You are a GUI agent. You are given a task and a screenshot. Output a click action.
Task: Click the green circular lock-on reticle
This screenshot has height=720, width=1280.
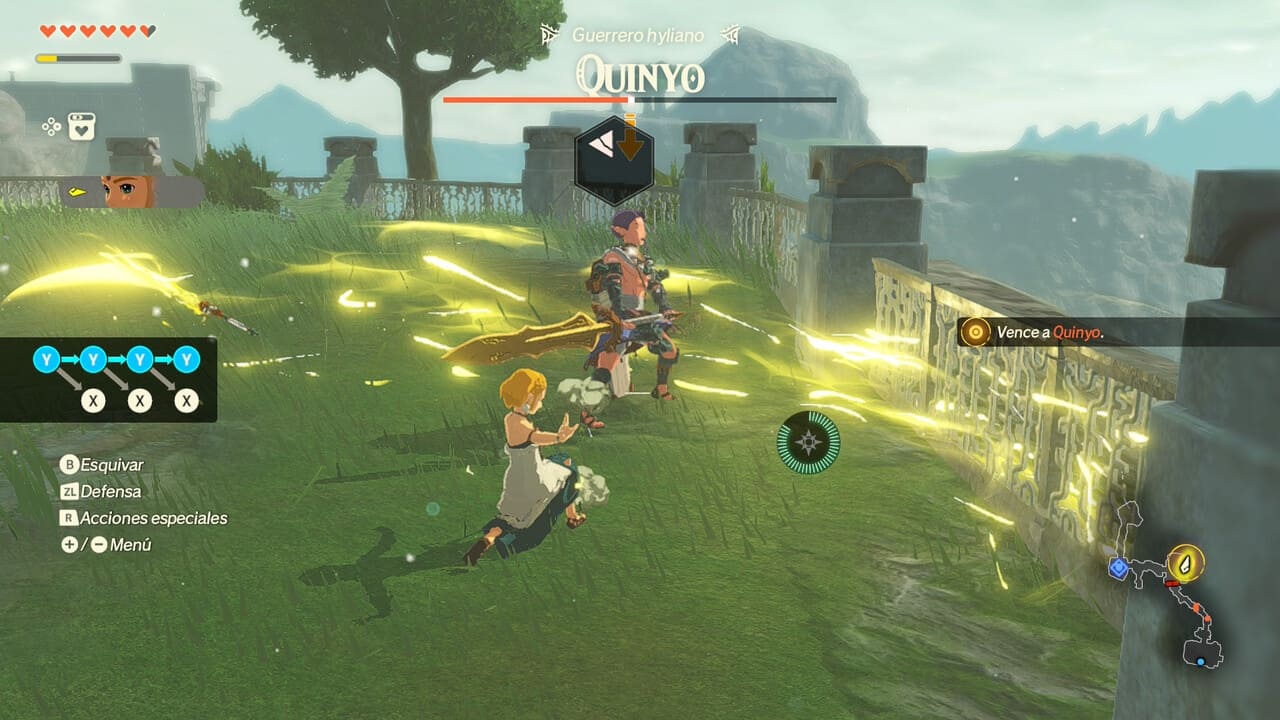pyautogui.click(x=809, y=442)
